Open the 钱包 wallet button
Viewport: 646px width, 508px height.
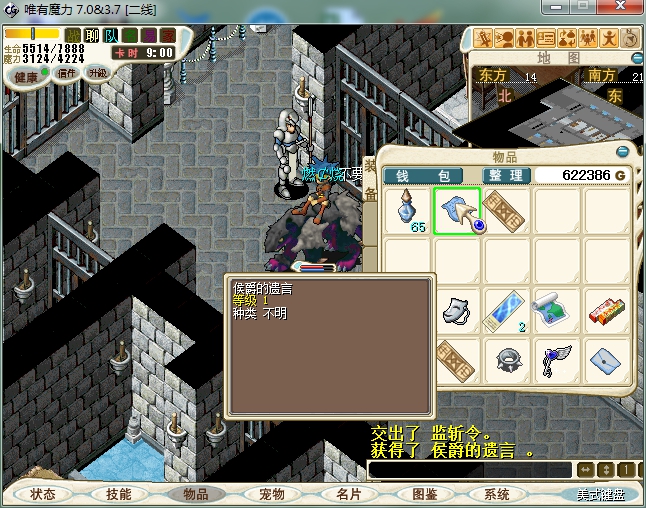[x=423, y=176]
